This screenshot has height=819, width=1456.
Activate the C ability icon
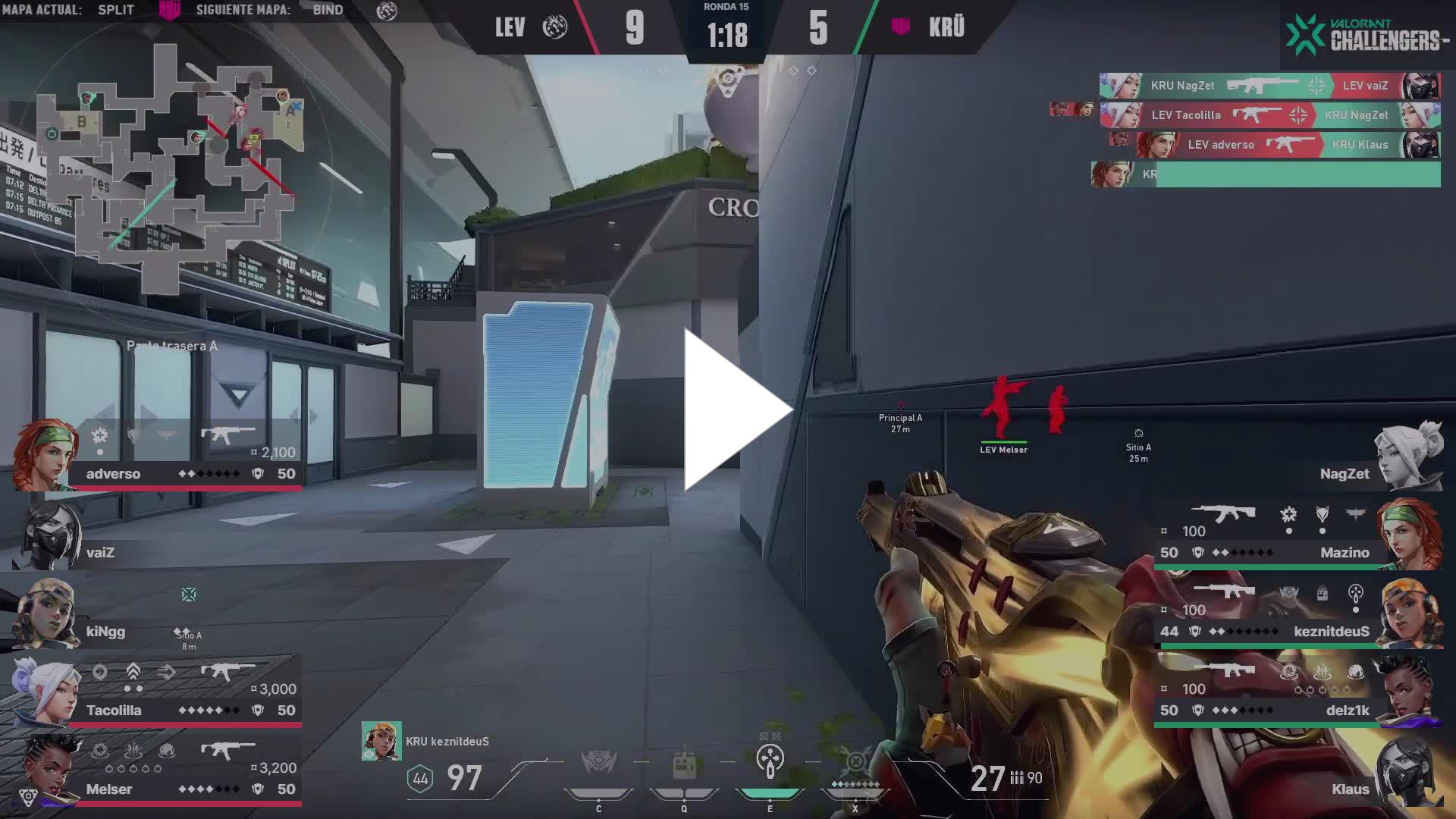(x=598, y=763)
